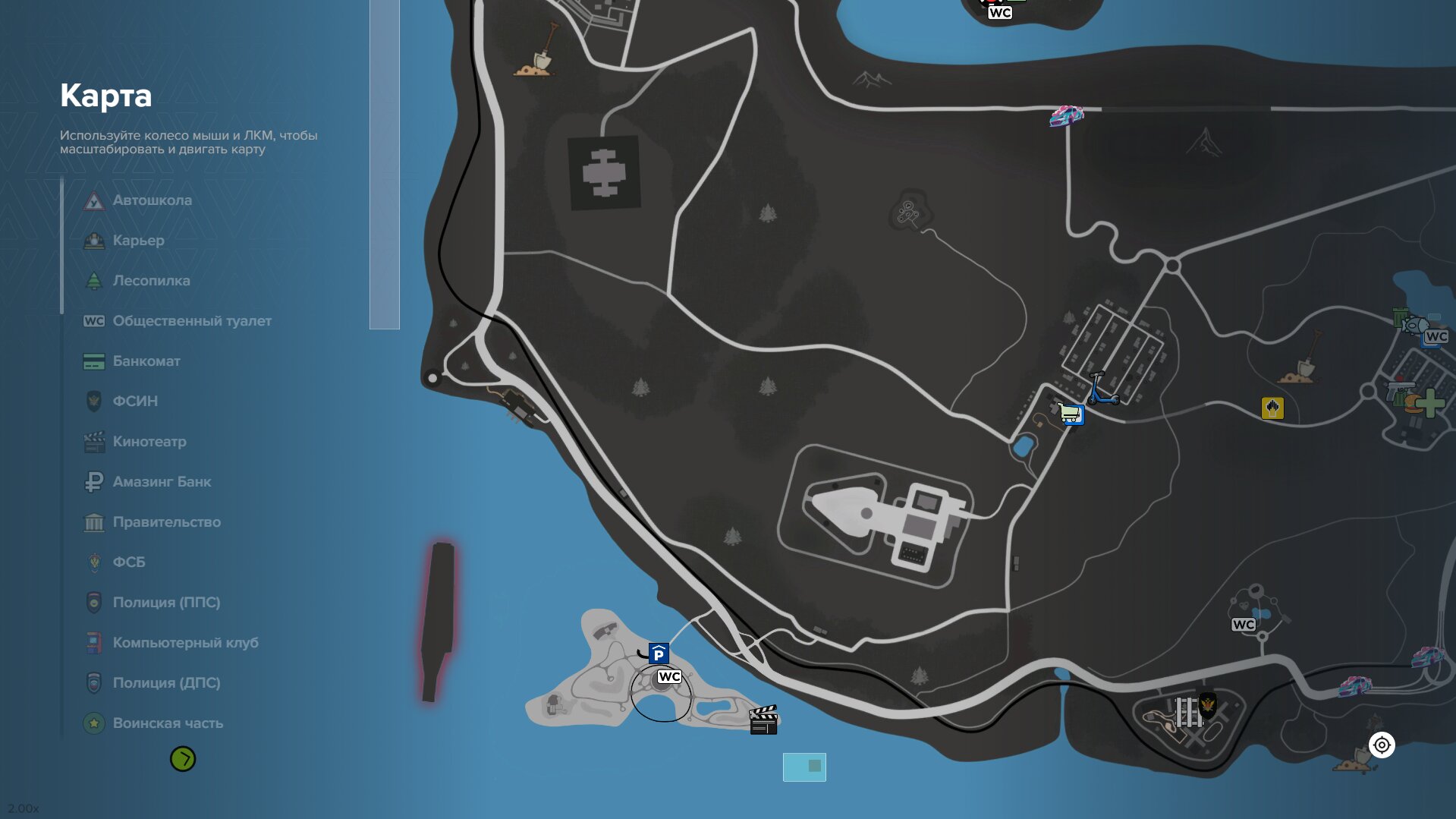Choose Кинотеатр from the legend
The height and width of the screenshot is (819, 1456).
click(149, 442)
